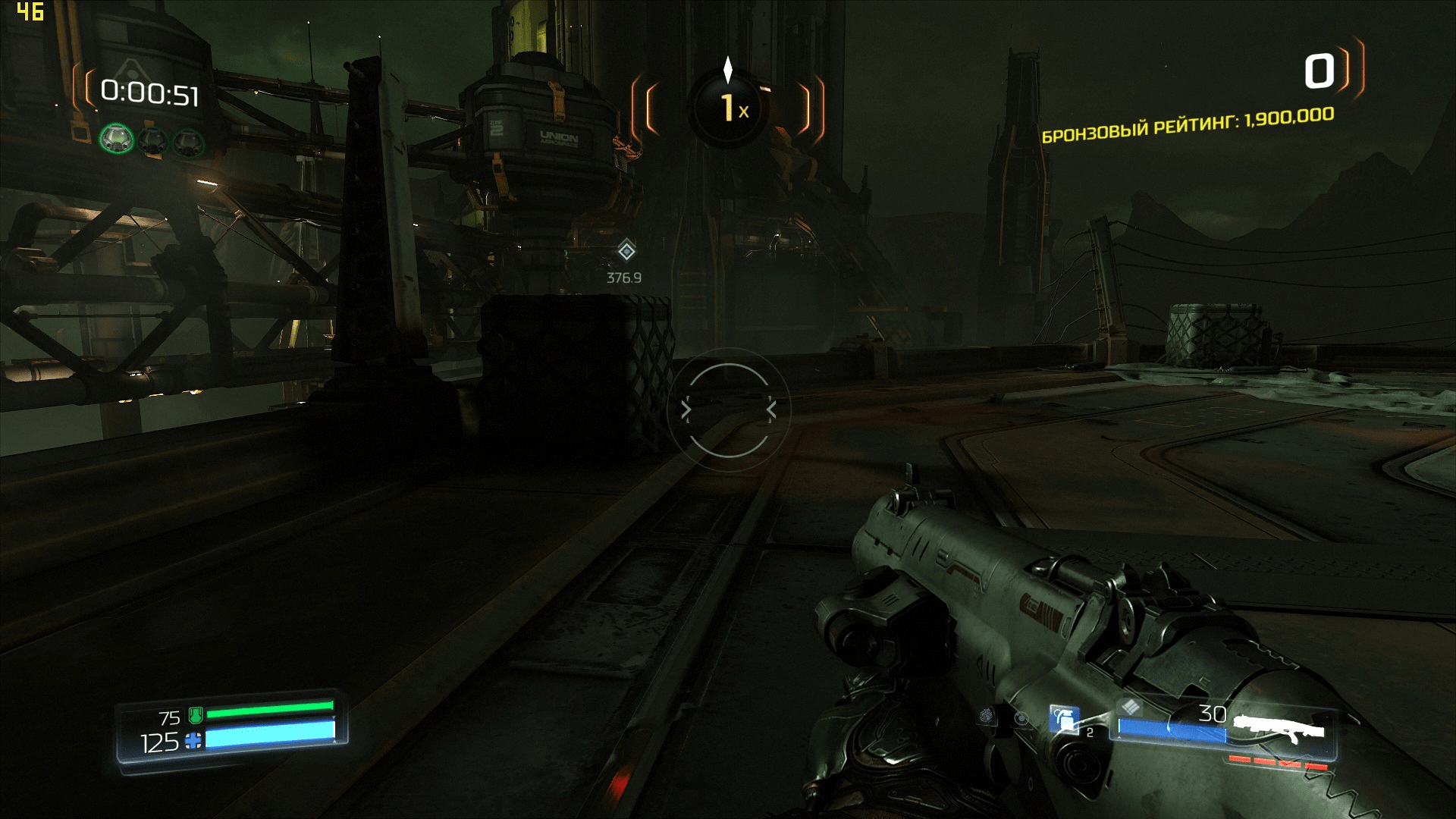
Task: Click the weapon mod icon above ammo bar
Action: tap(1131, 707)
